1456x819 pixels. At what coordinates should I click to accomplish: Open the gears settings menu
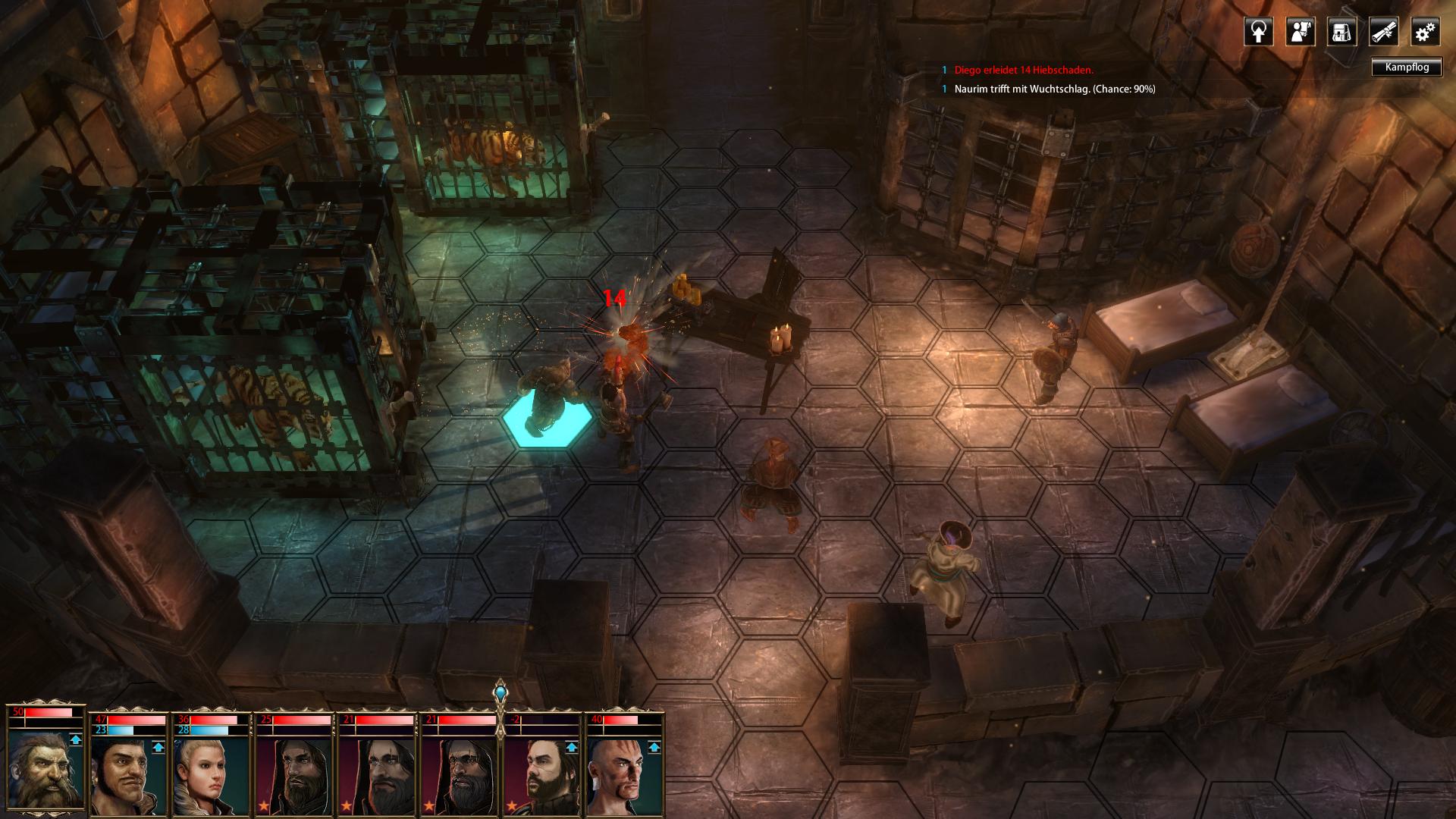coord(1425,32)
